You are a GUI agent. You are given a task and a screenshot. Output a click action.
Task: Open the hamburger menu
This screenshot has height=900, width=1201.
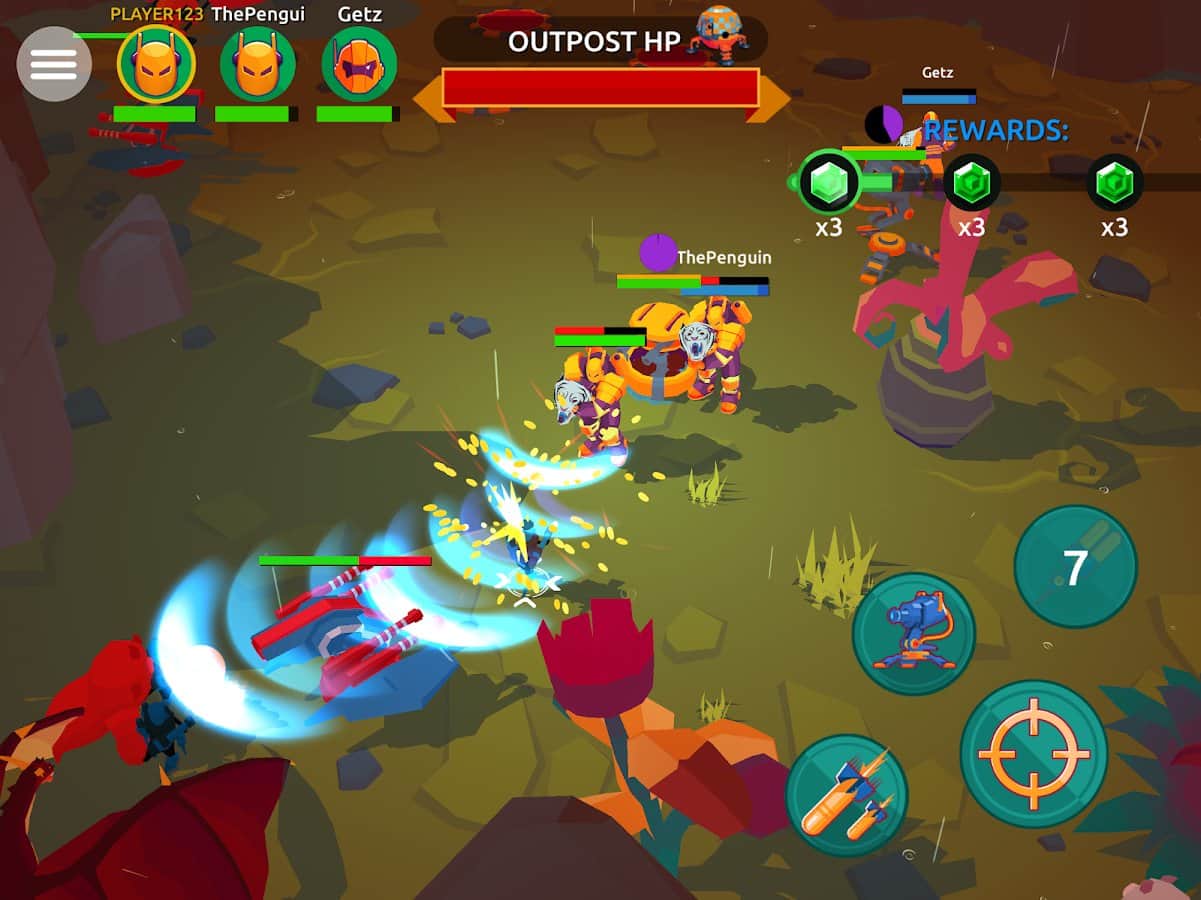pyautogui.click(x=54, y=64)
